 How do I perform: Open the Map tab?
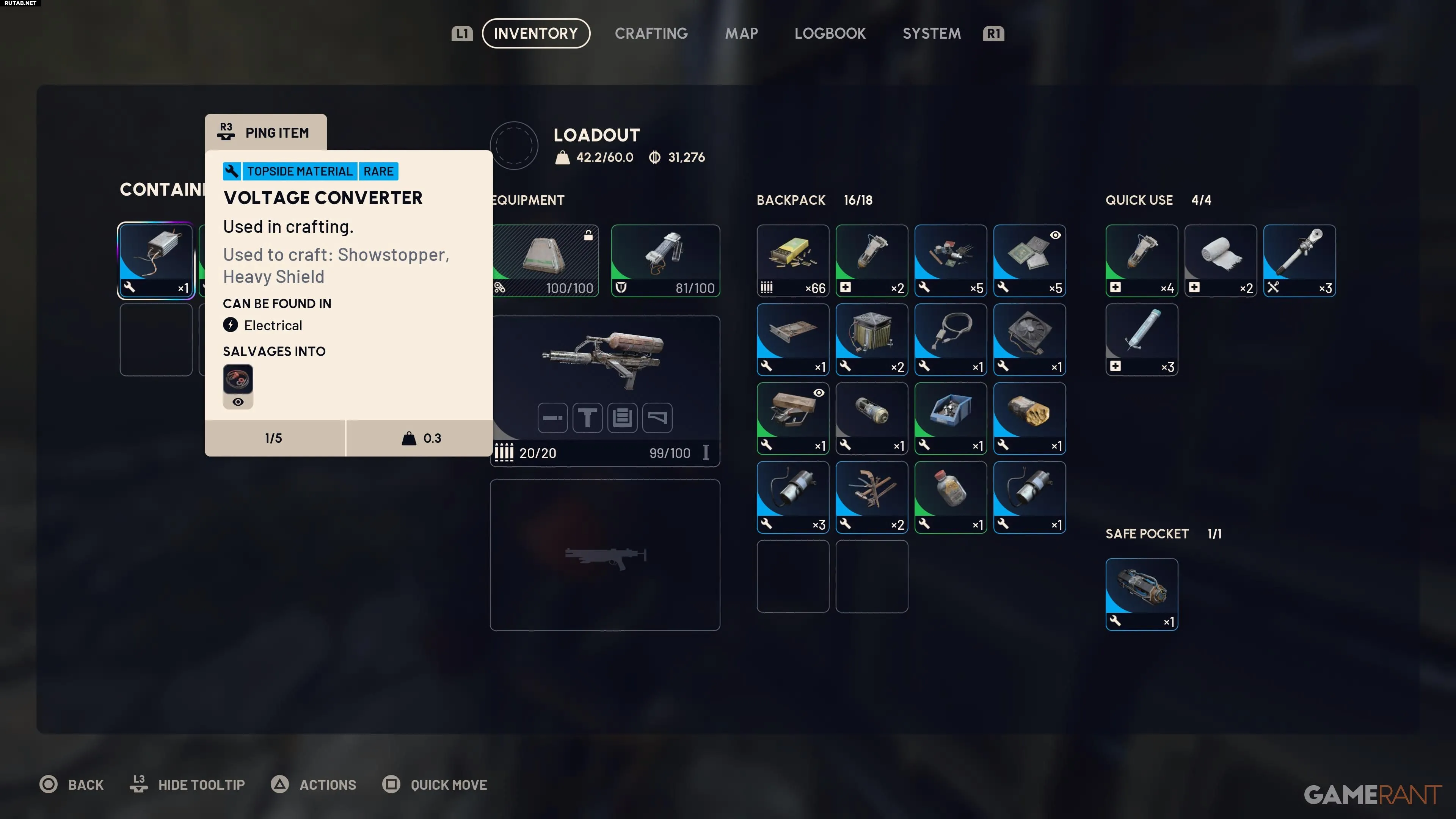tap(741, 33)
